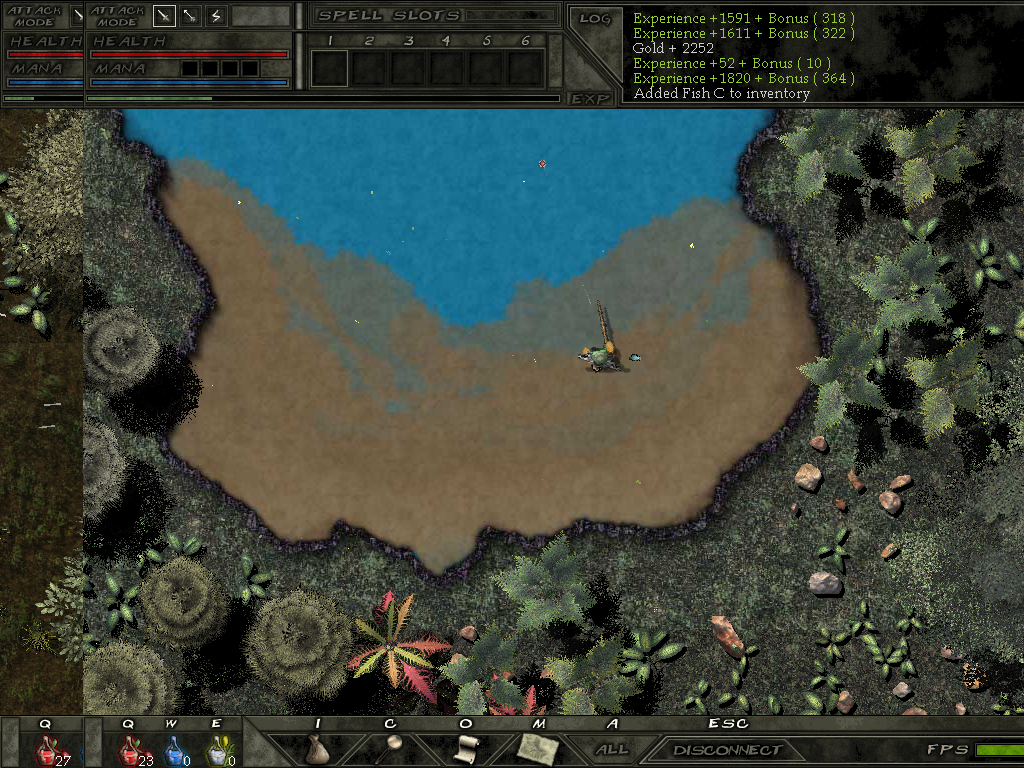This screenshot has width=1024, height=768.
Task: Click the ALL button
Action: pyautogui.click(x=611, y=749)
